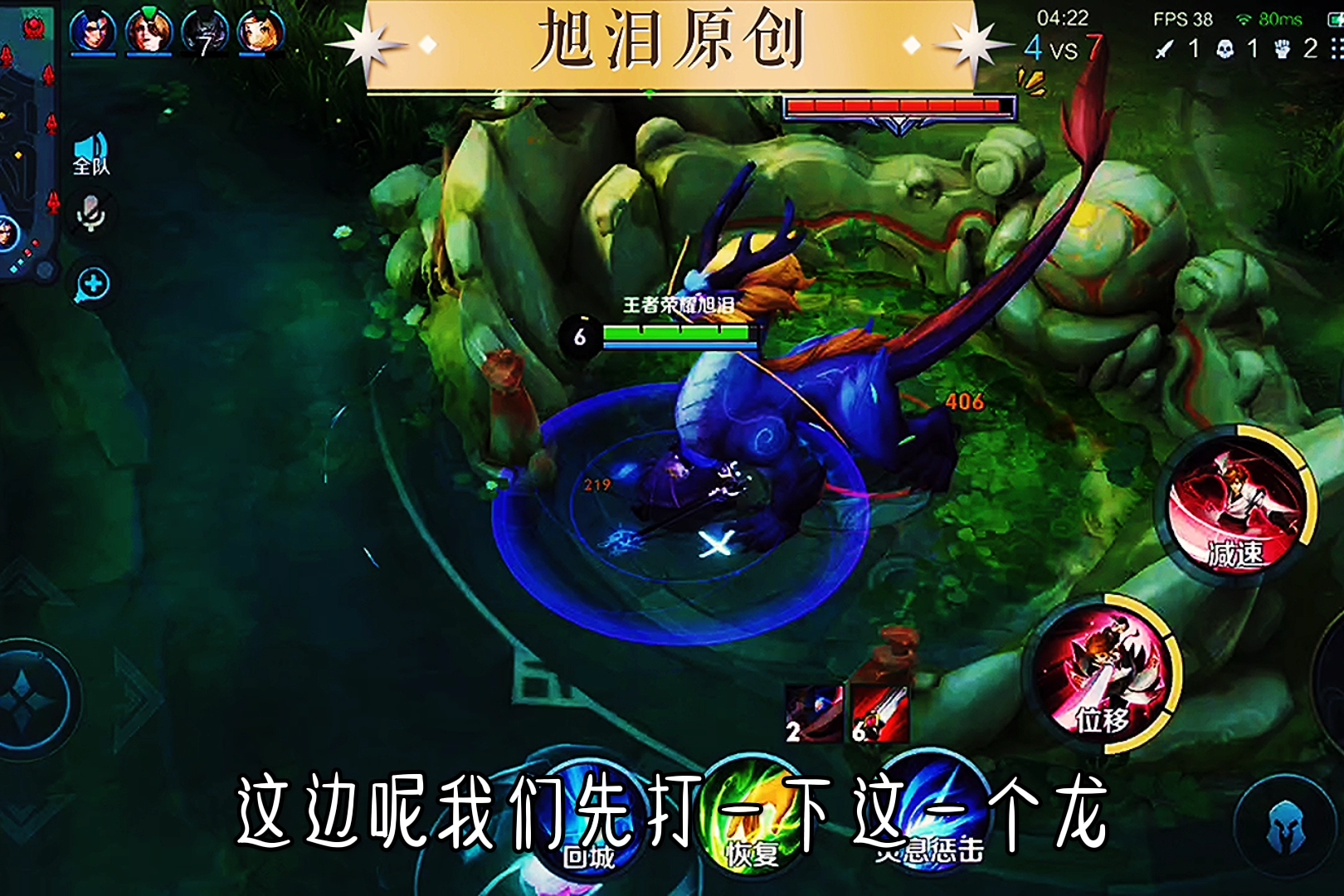Select the ally portrait showing level 7

pyautogui.click(x=202, y=32)
